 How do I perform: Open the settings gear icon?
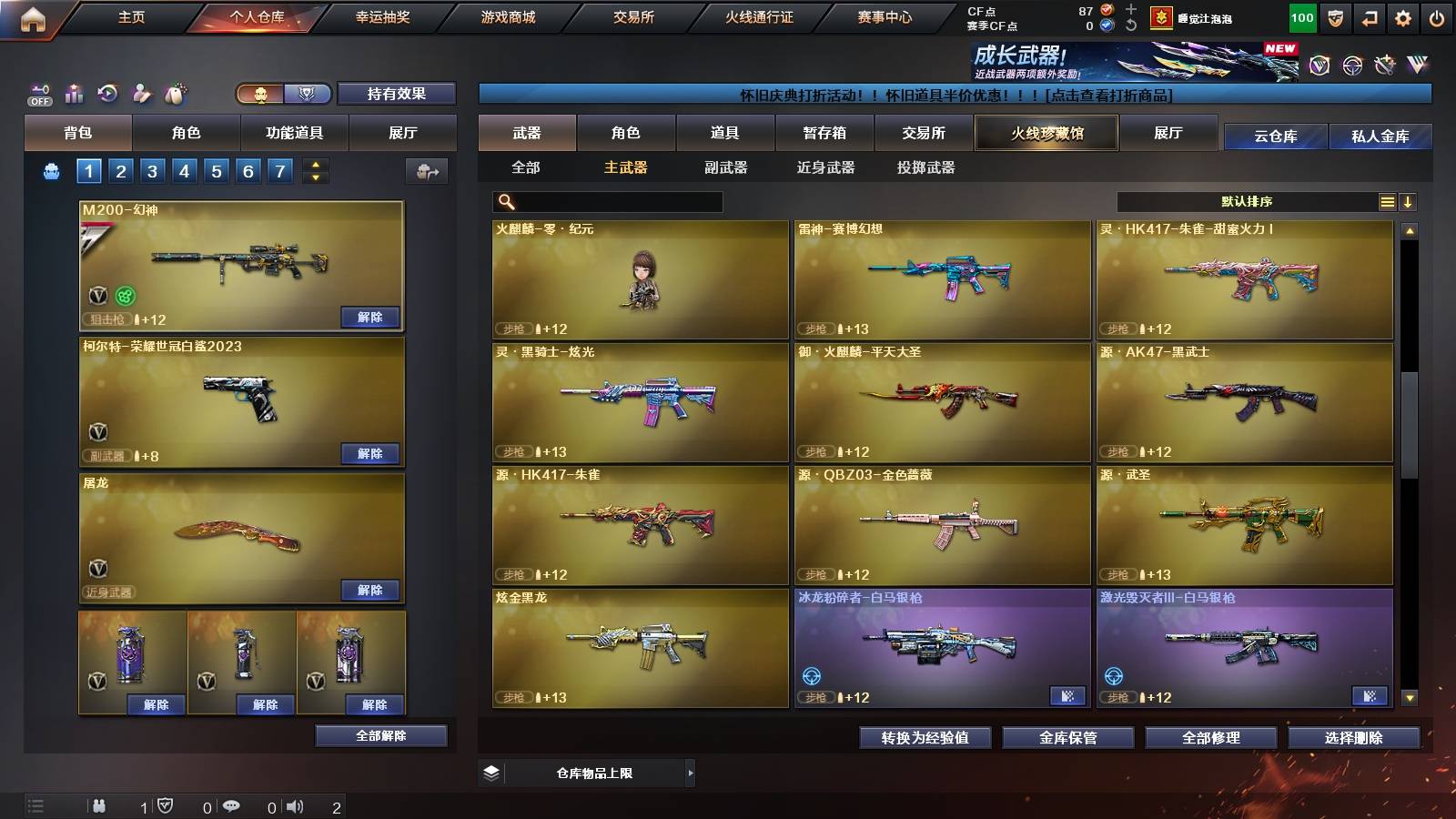click(1402, 15)
